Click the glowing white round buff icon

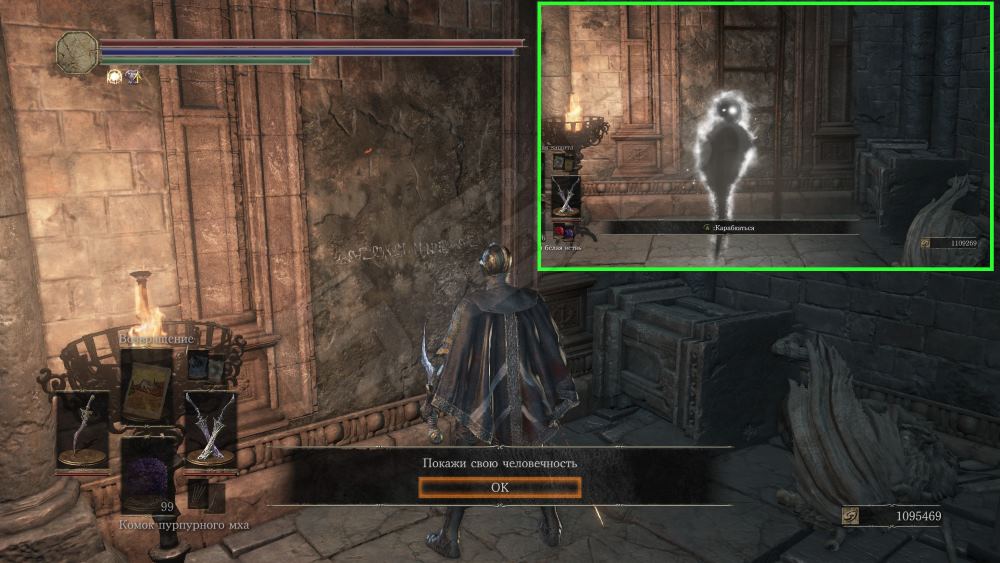tap(113, 76)
